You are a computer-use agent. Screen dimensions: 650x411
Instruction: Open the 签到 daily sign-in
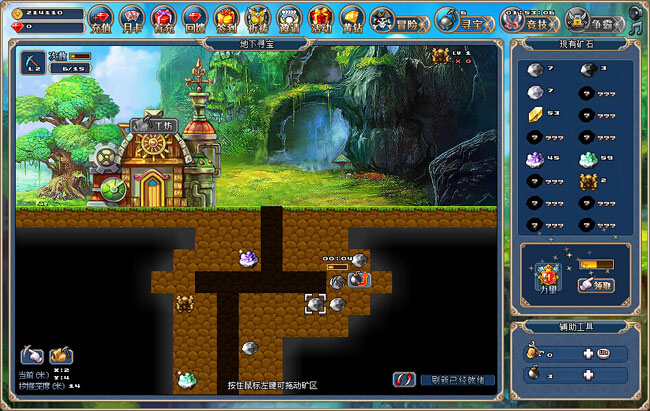click(x=227, y=18)
